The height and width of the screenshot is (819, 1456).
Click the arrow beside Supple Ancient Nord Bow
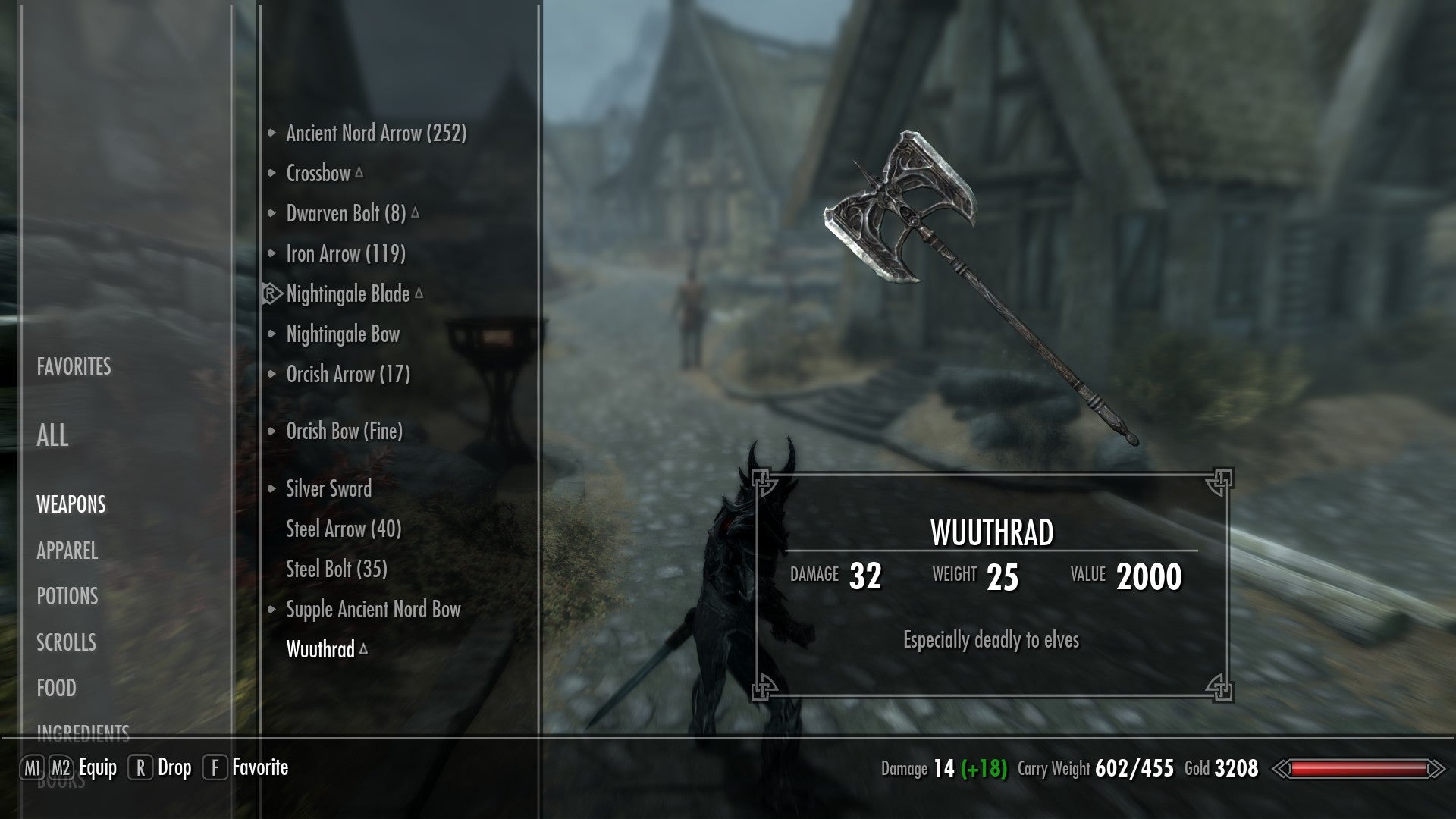[x=272, y=609]
